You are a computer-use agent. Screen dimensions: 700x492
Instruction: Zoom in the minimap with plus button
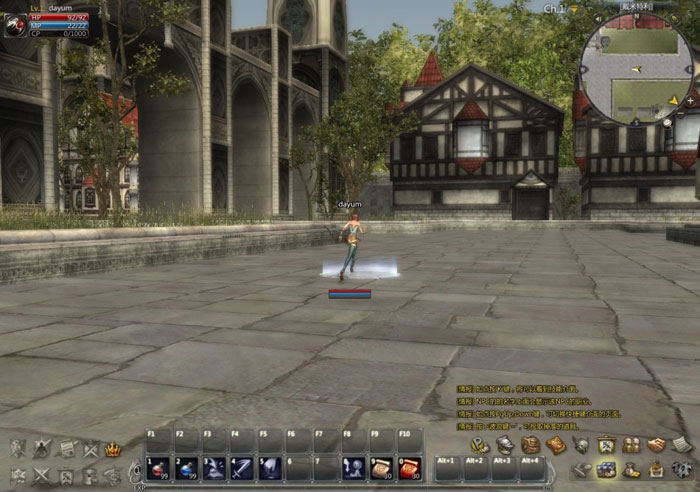(x=690, y=101)
